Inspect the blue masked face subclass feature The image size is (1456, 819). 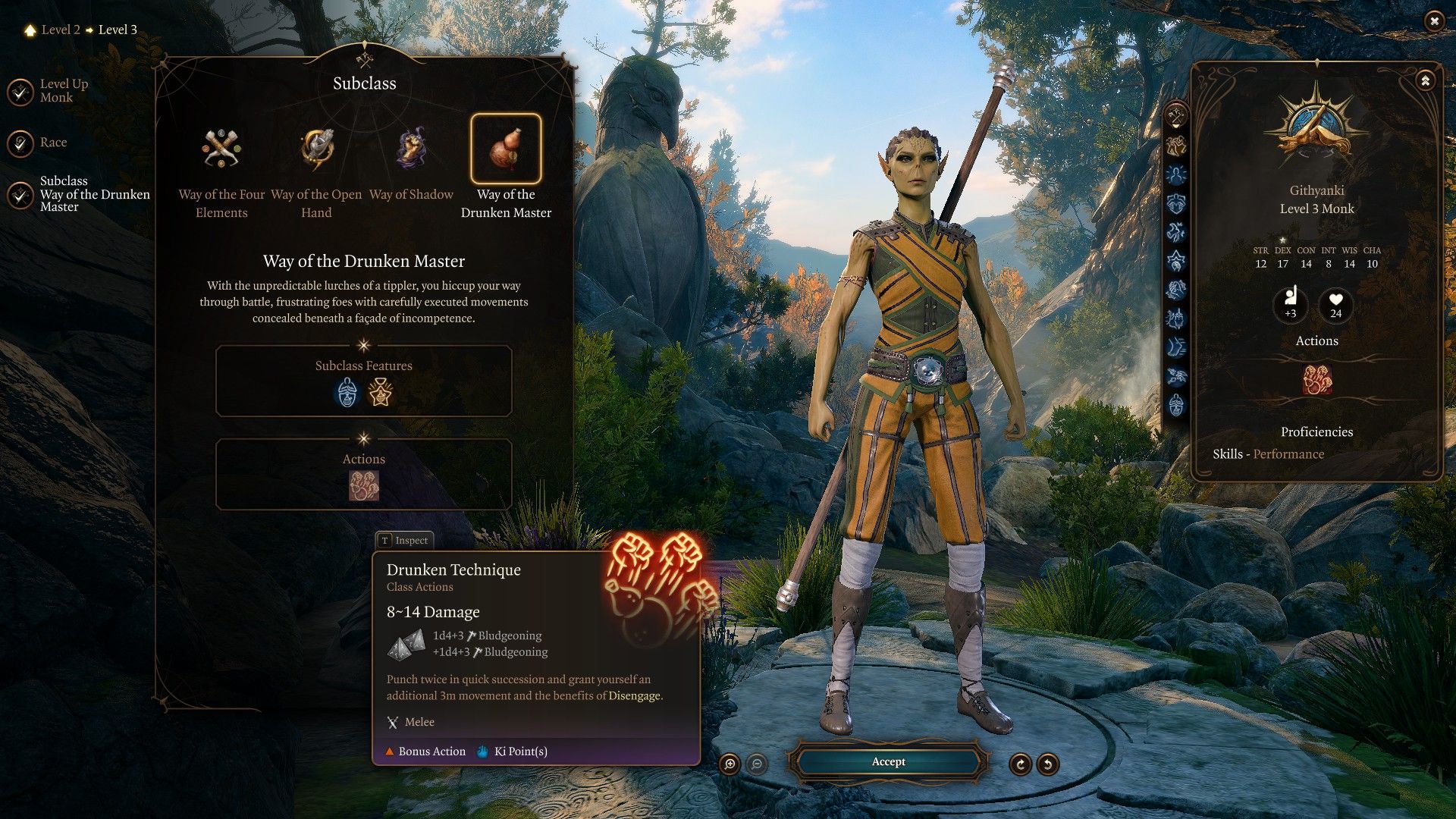[x=347, y=393]
